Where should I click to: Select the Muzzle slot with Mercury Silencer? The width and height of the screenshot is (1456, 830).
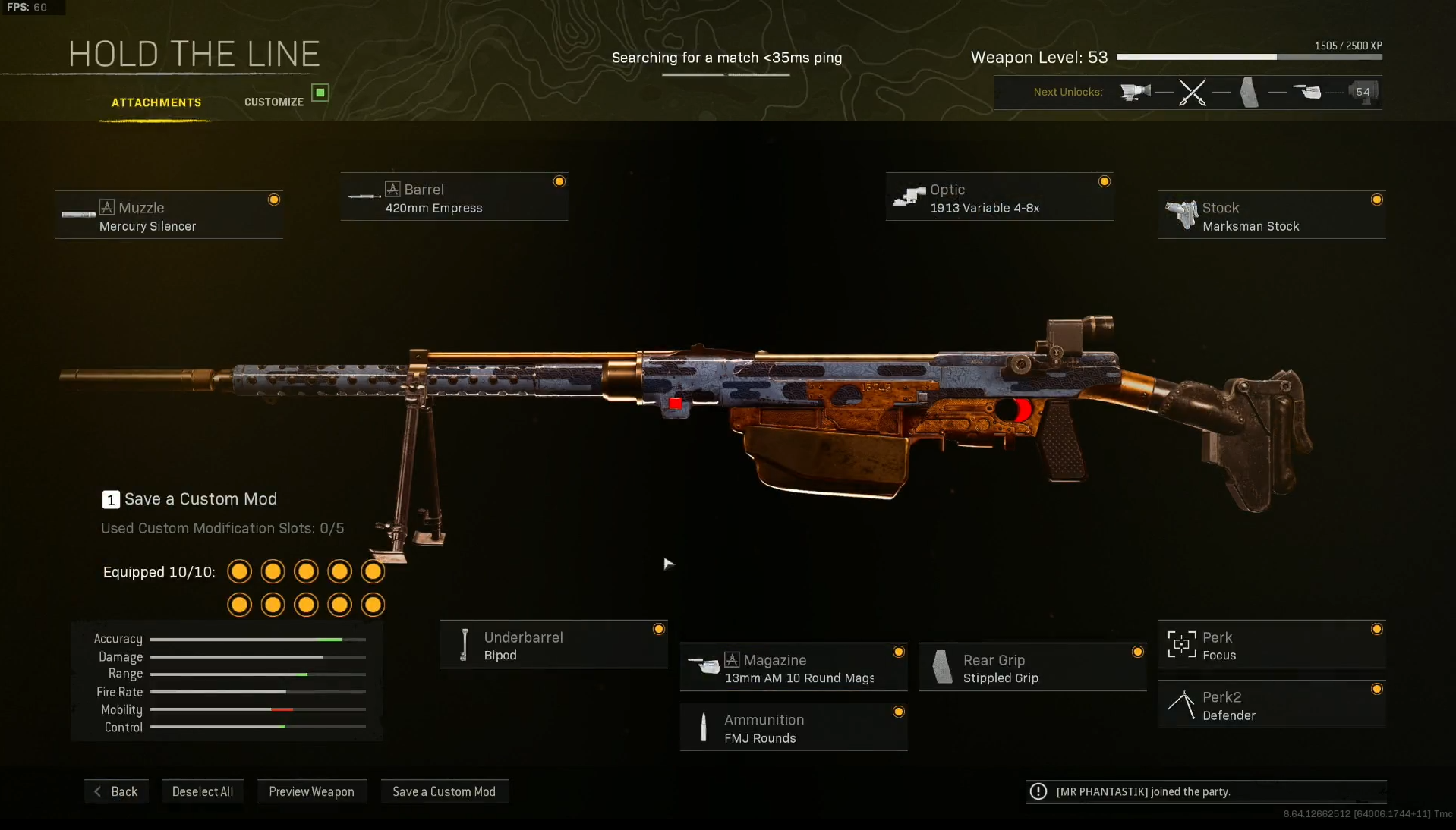[x=169, y=215]
